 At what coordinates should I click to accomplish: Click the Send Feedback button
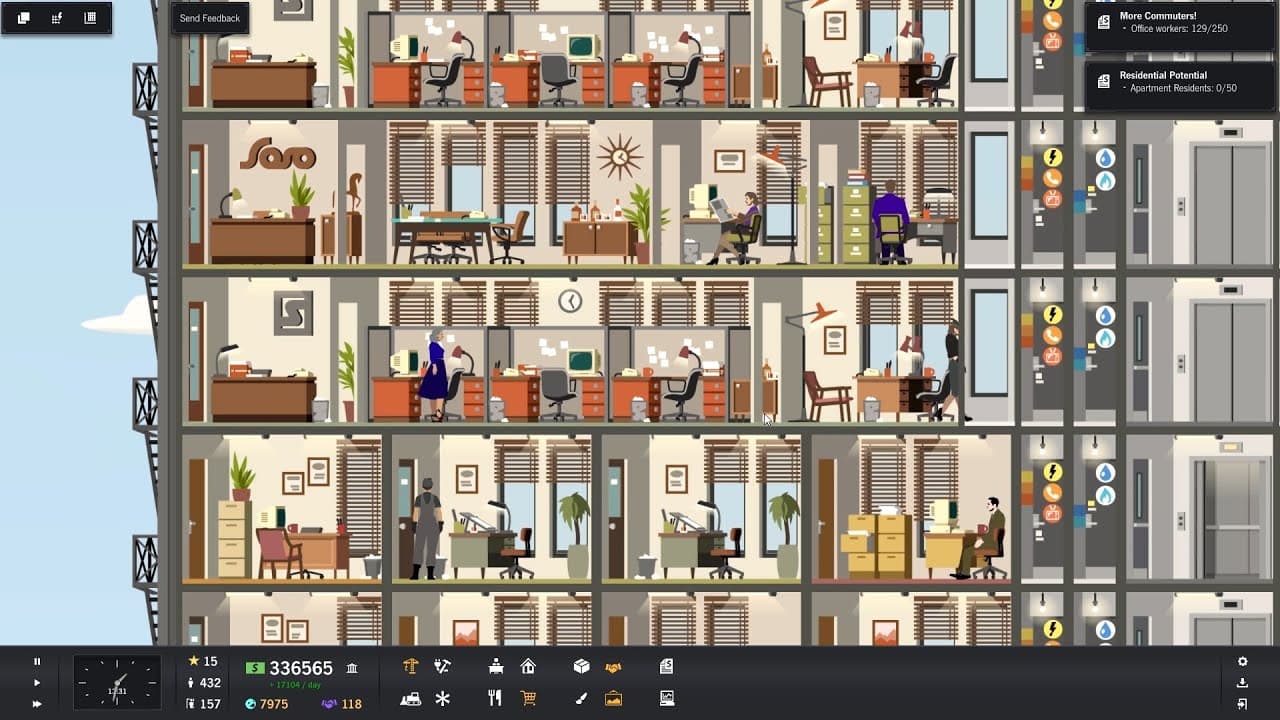point(210,17)
